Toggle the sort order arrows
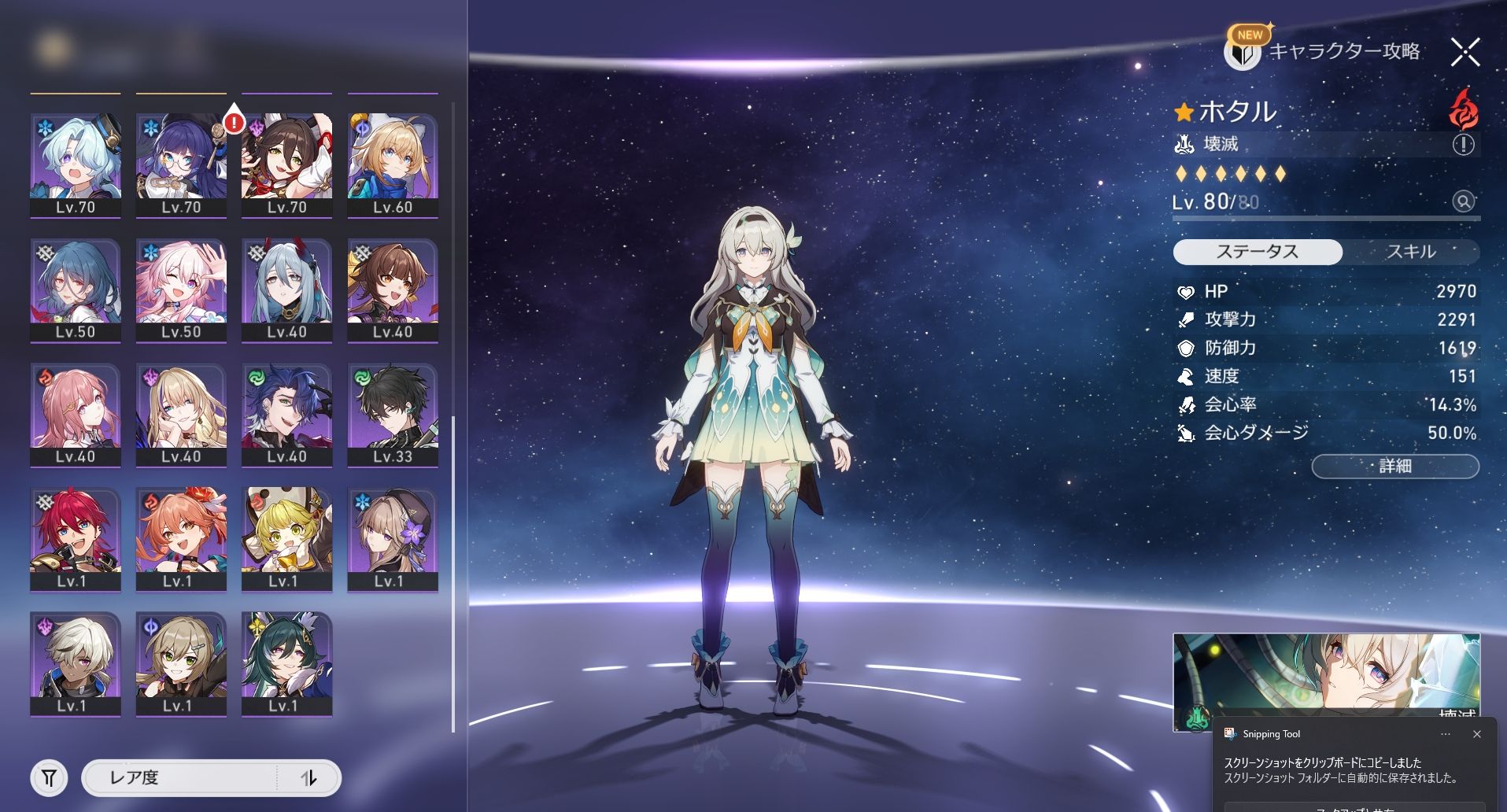This screenshot has height=812, width=1507. coord(309,778)
